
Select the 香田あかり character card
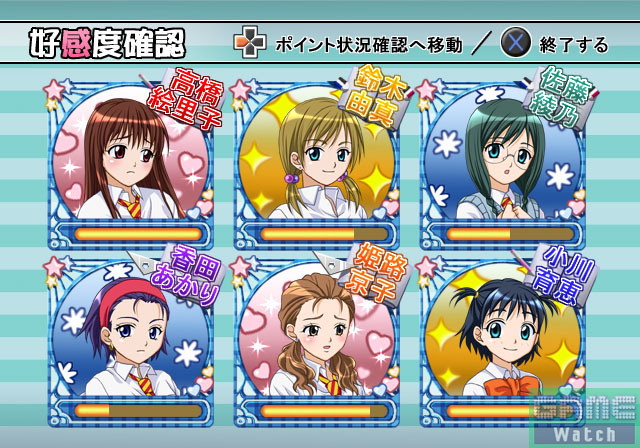click(131, 338)
